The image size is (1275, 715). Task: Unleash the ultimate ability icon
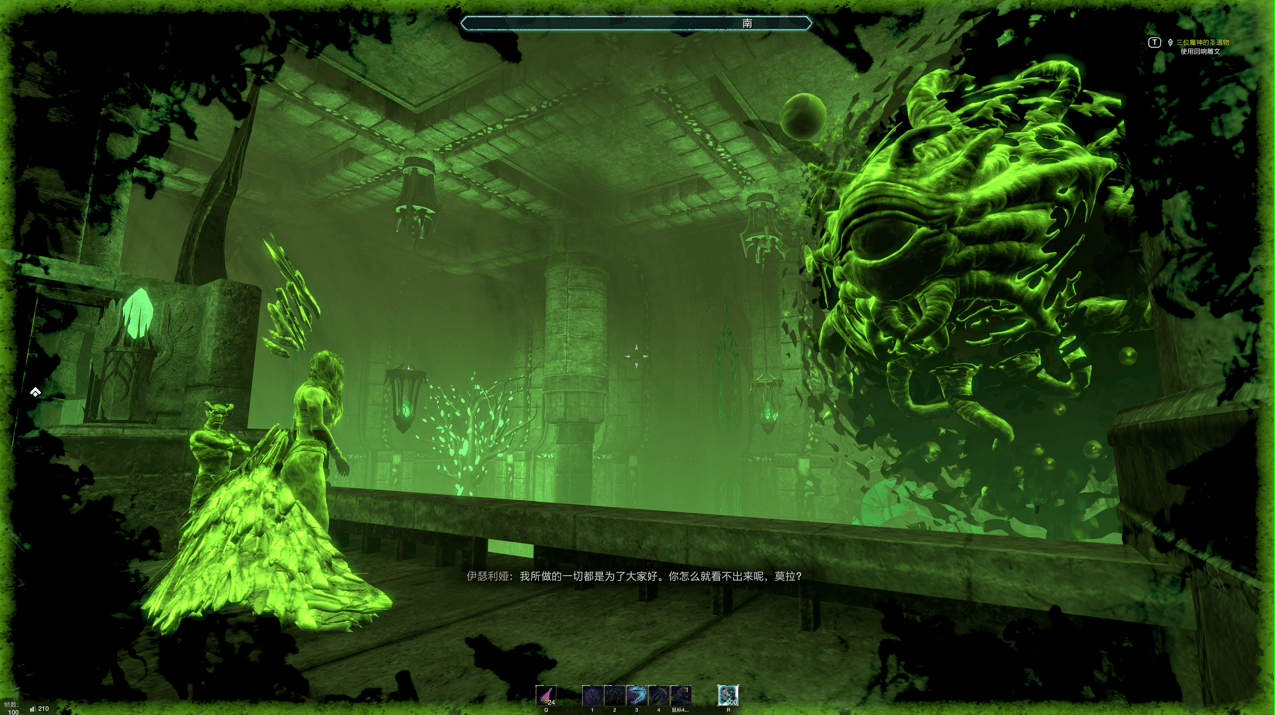728,694
